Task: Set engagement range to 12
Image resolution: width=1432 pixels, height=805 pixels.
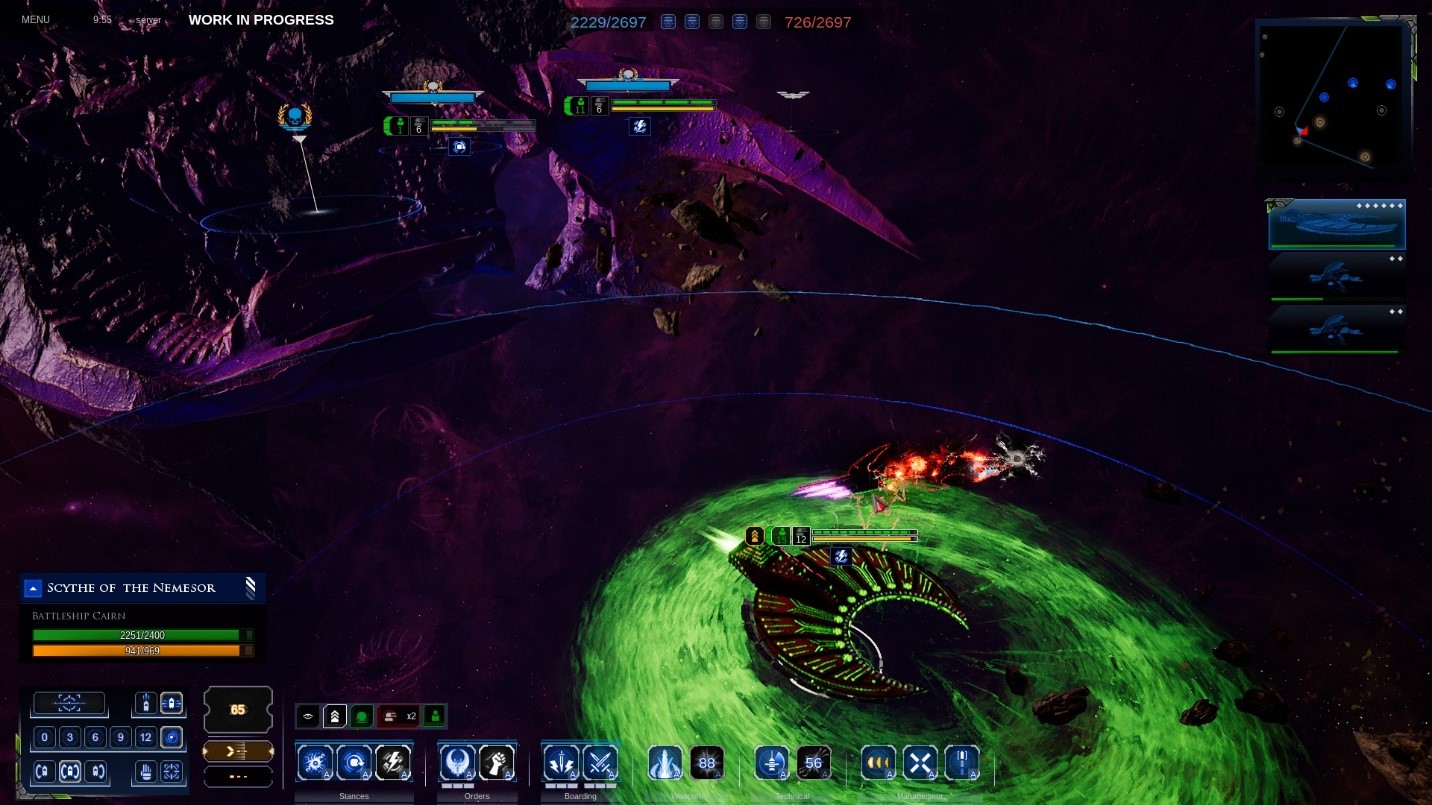Action: pyautogui.click(x=146, y=738)
